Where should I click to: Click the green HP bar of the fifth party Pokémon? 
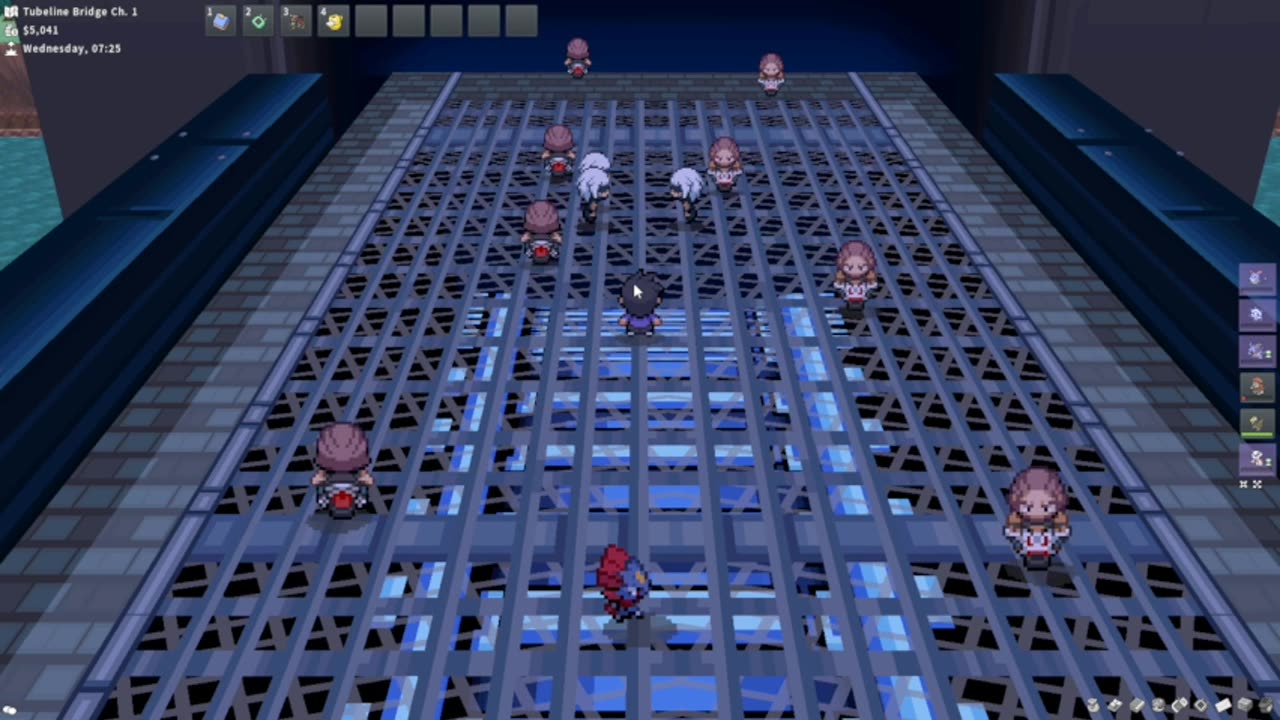[1256, 432]
